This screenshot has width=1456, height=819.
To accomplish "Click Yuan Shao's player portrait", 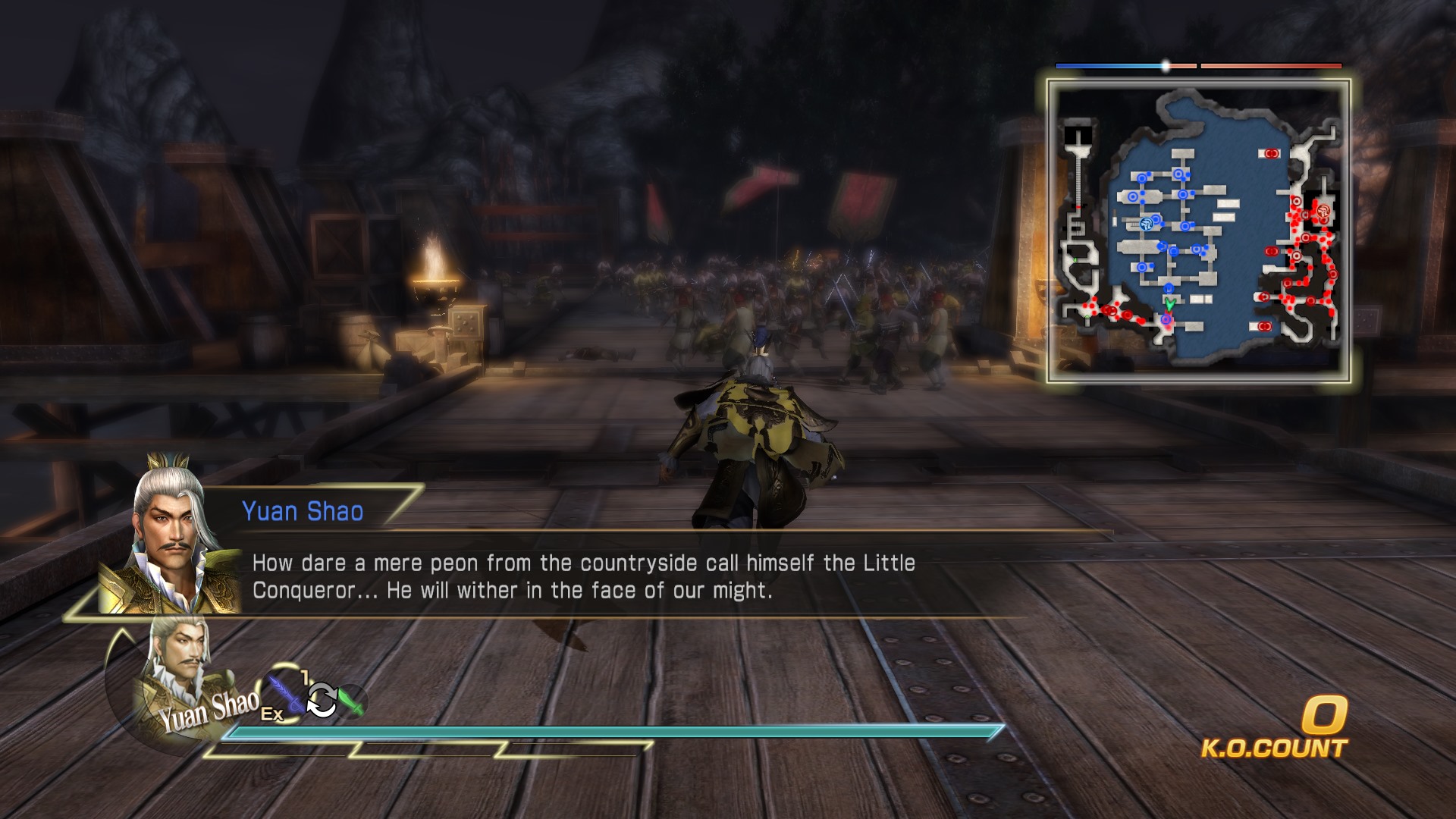I will [x=179, y=667].
